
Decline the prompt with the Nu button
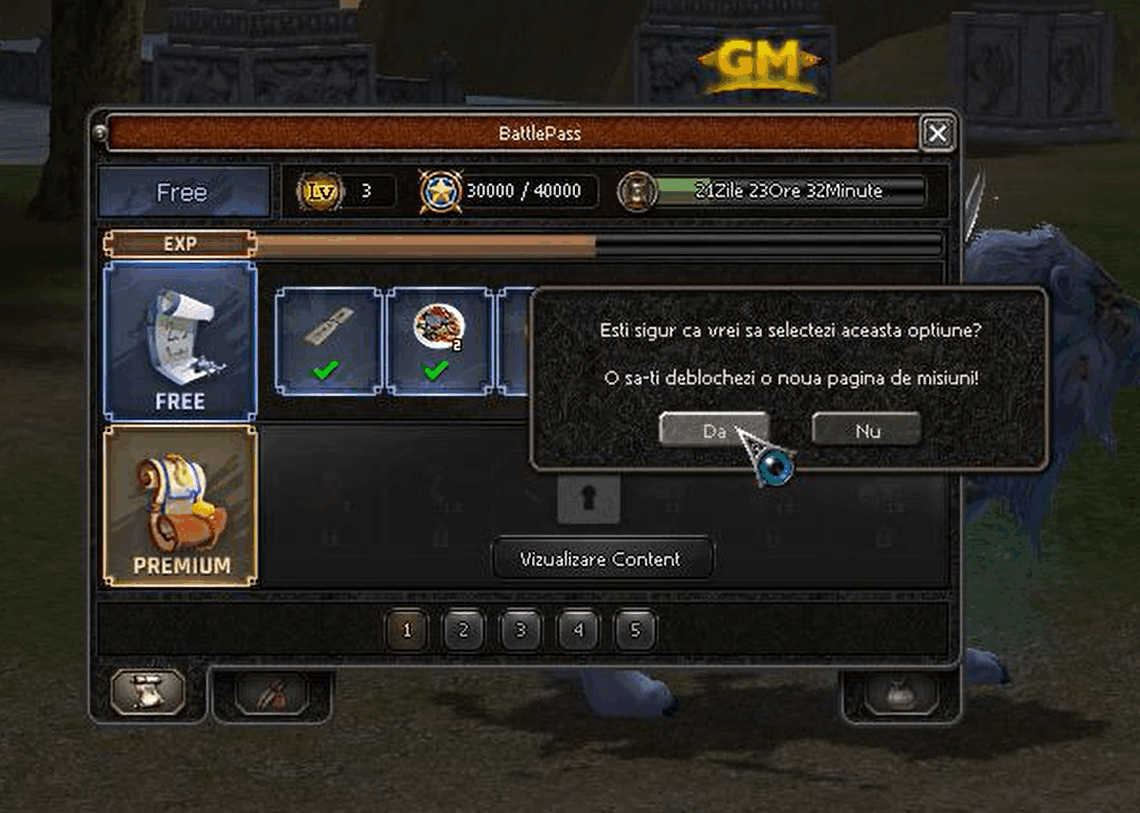(866, 430)
